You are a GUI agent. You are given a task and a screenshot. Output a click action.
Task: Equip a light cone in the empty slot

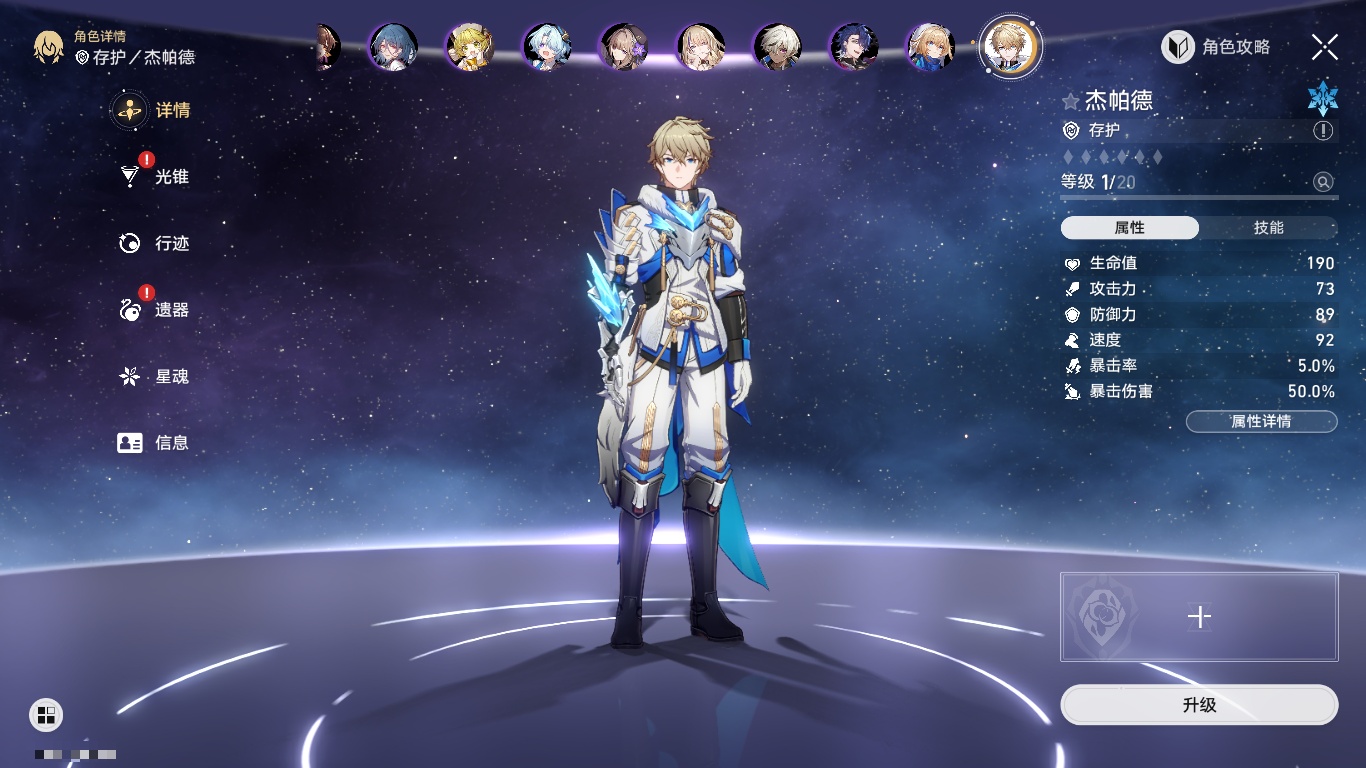click(1199, 617)
